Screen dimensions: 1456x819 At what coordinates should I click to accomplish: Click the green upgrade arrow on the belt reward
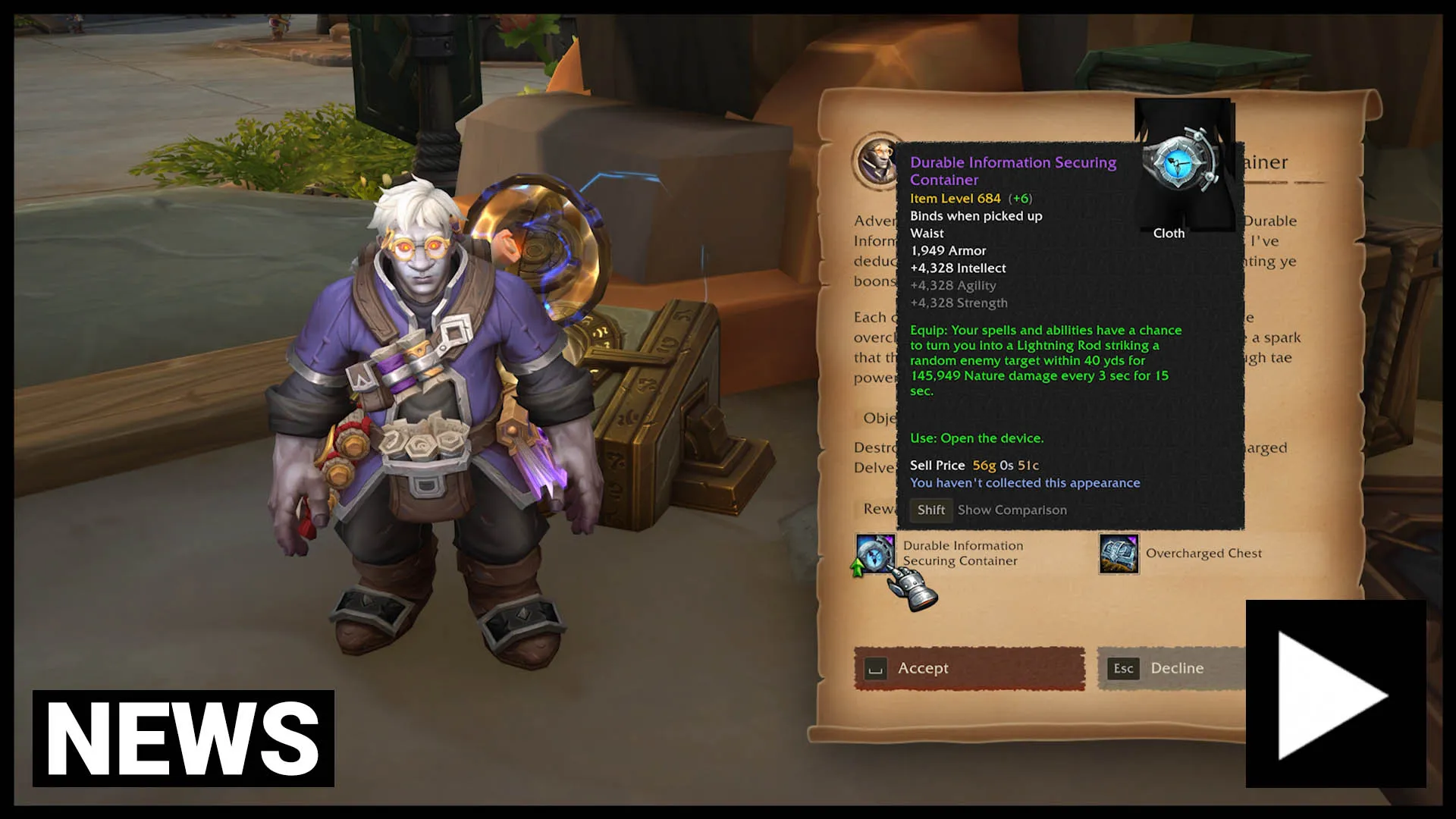point(856,567)
